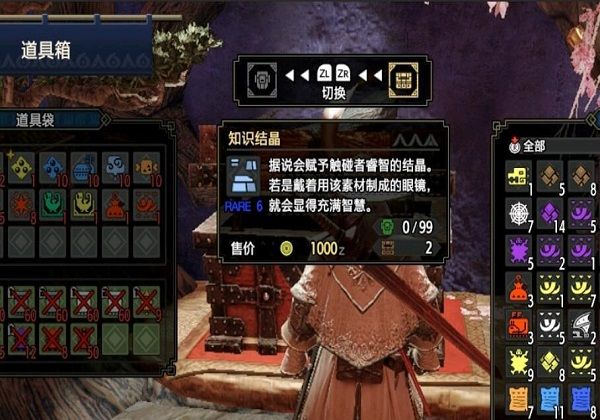Select the orange creature pouch item
600x420 pixels.
(x=146, y=166)
